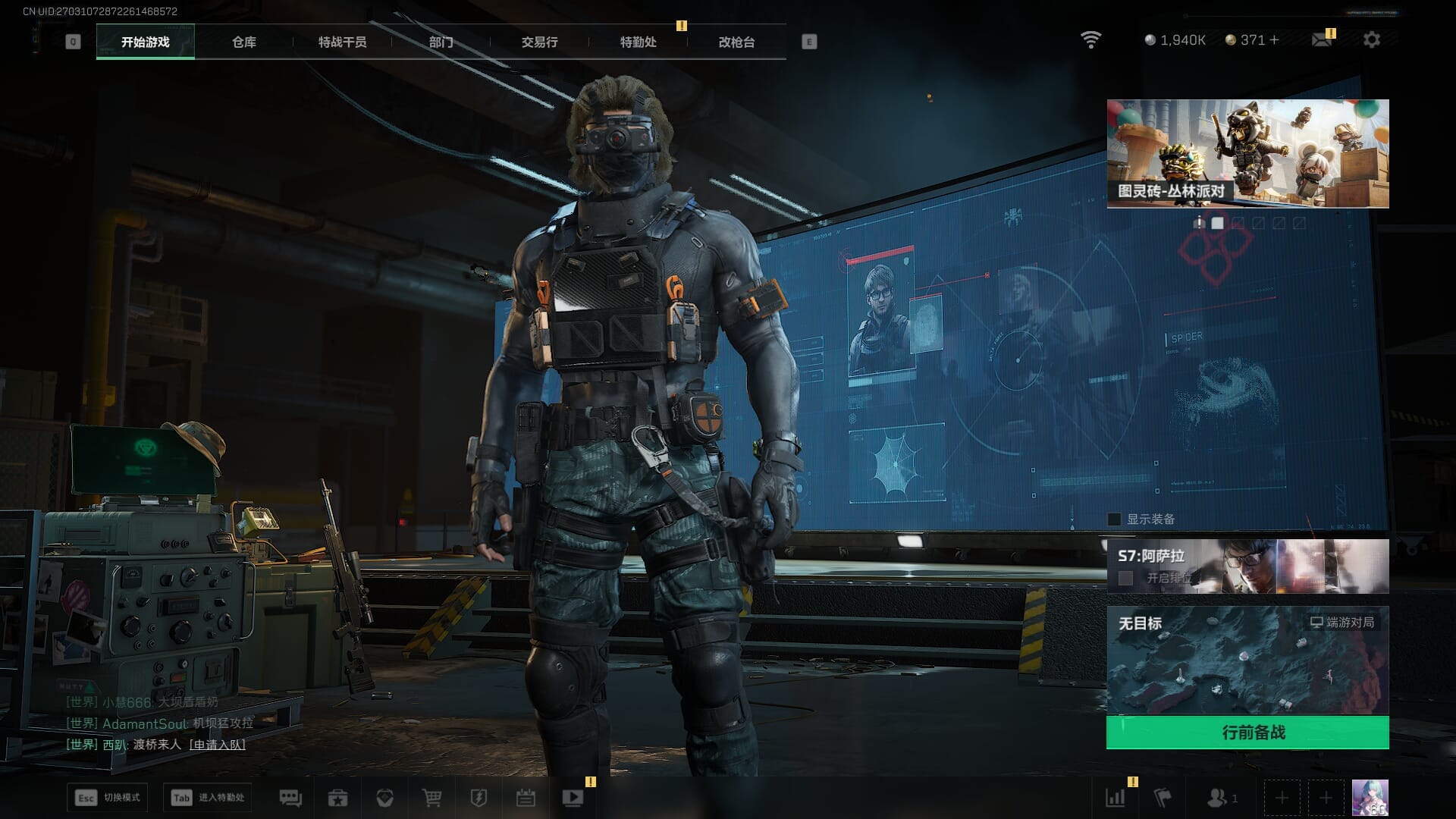Select the 部门 tab
The height and width of the screenshot is (819, 1456).
pos(441,42)
